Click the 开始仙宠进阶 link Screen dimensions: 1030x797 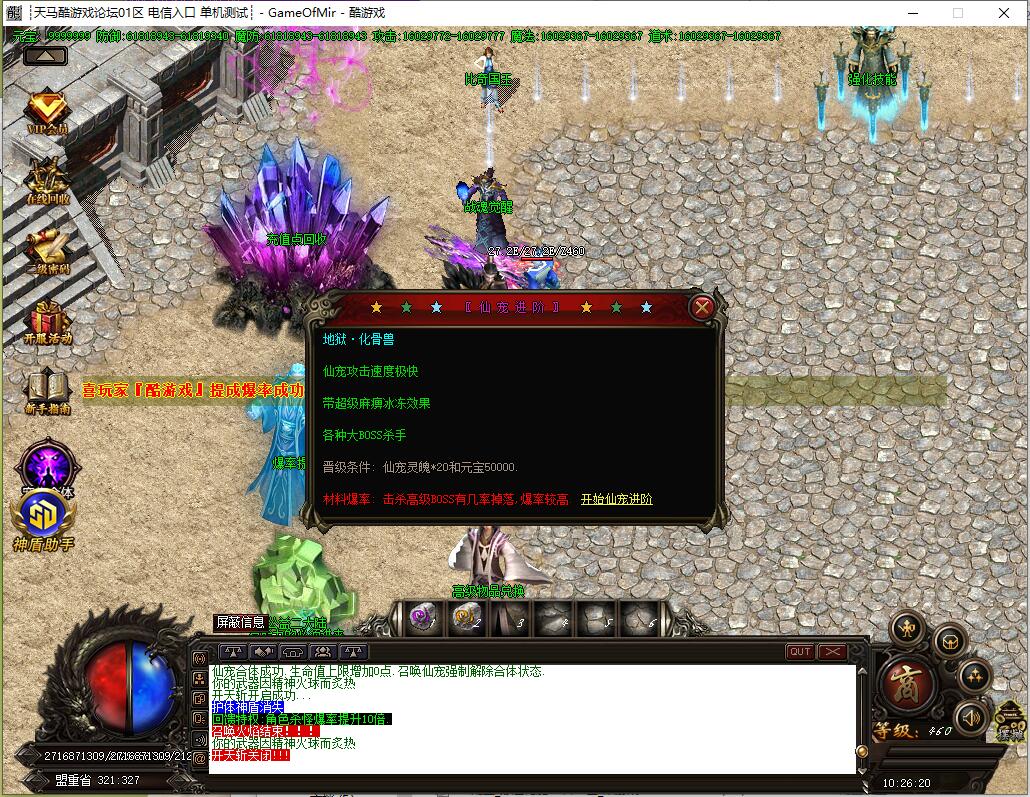616,499
